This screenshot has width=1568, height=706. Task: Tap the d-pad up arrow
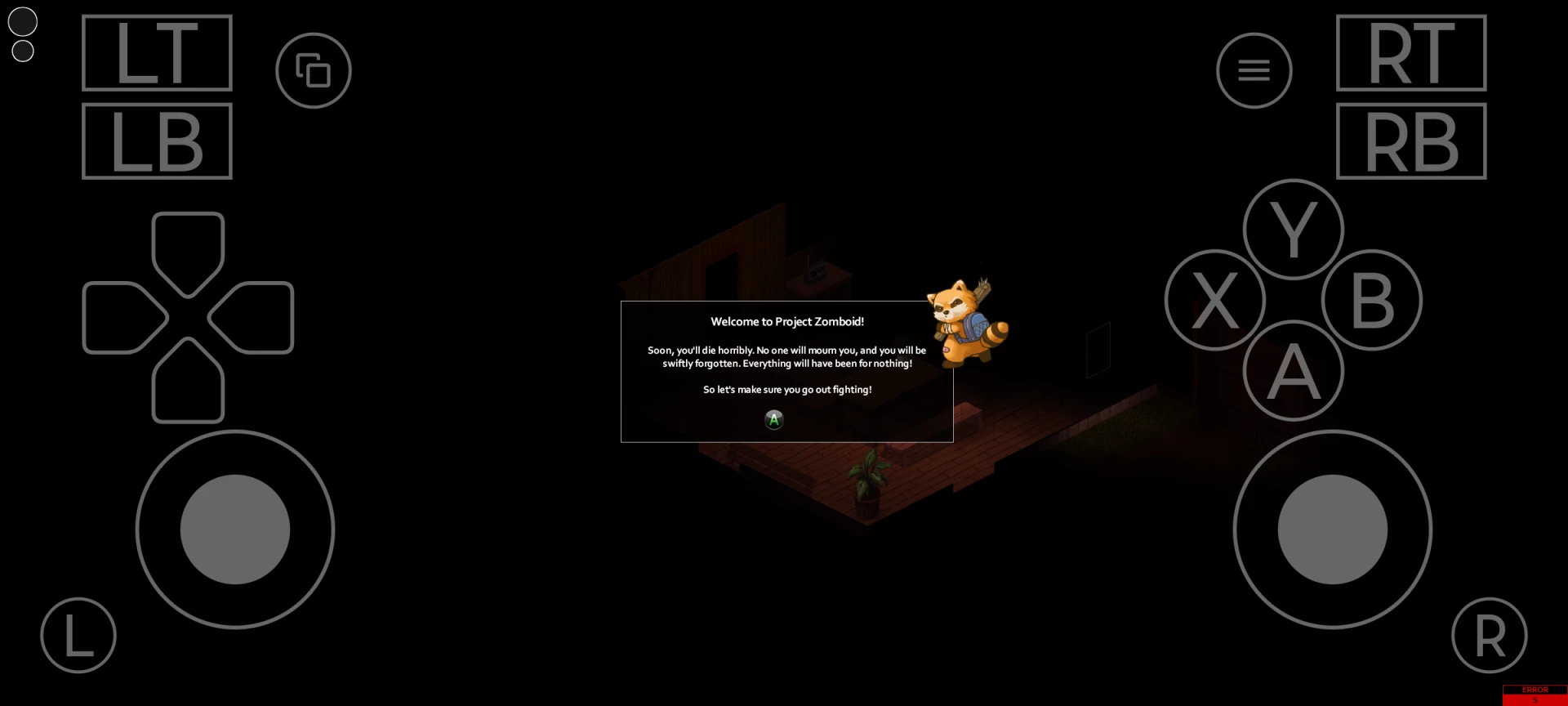188,250
